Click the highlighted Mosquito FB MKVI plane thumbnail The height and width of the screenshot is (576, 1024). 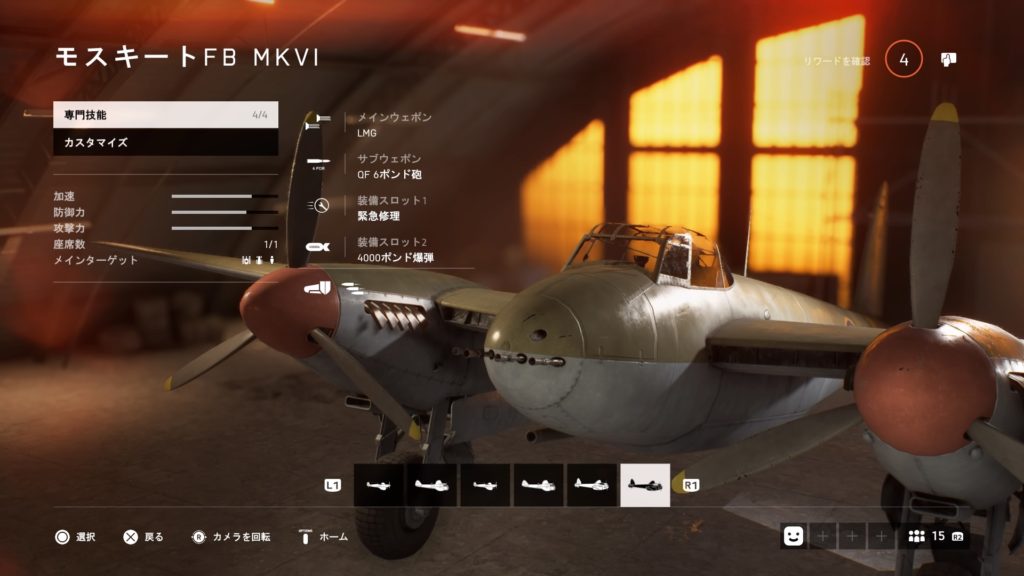(645, 485)
